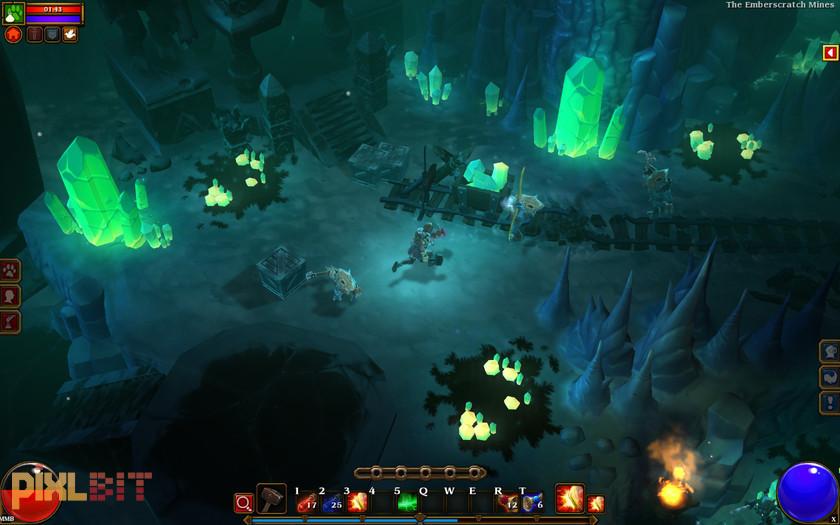Use the red scroll item in slot R

click(x=508, y=502)
